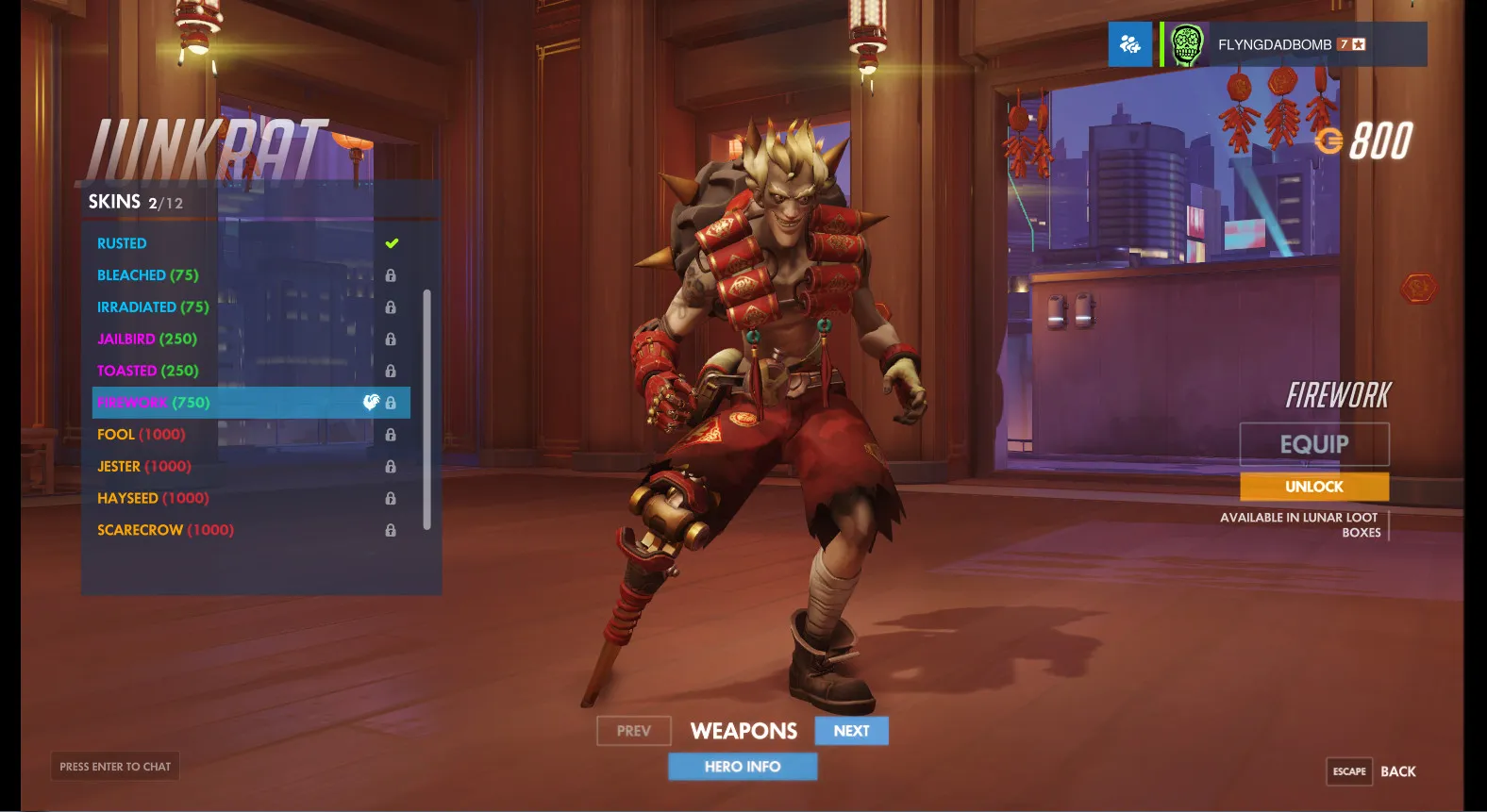Open the social group icon
This screenshot has width=1487, height=812.
click(x=1129, y=44)
